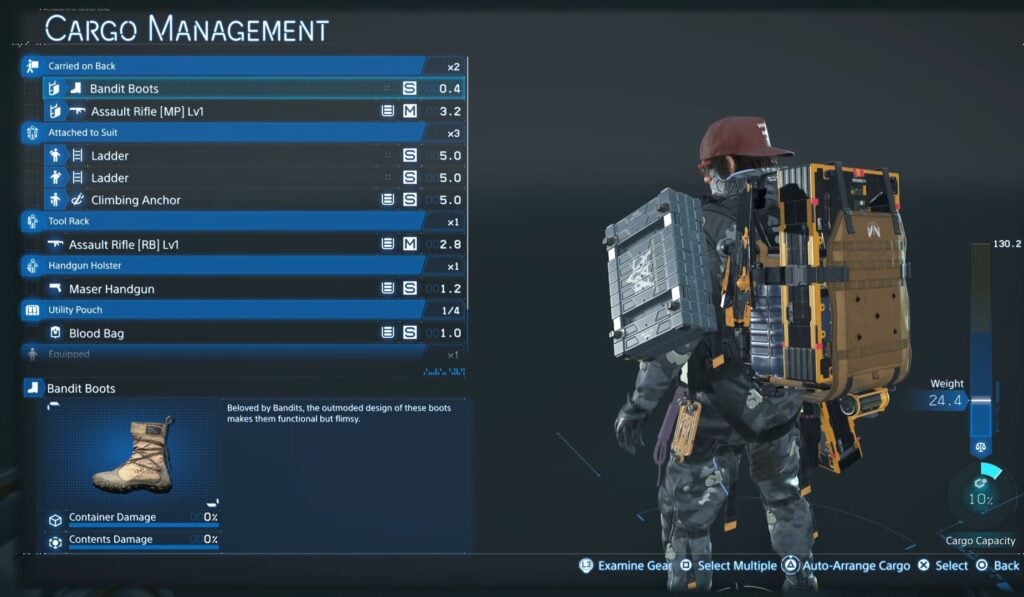Select the Maser Handgun item

tap(250, 289)
